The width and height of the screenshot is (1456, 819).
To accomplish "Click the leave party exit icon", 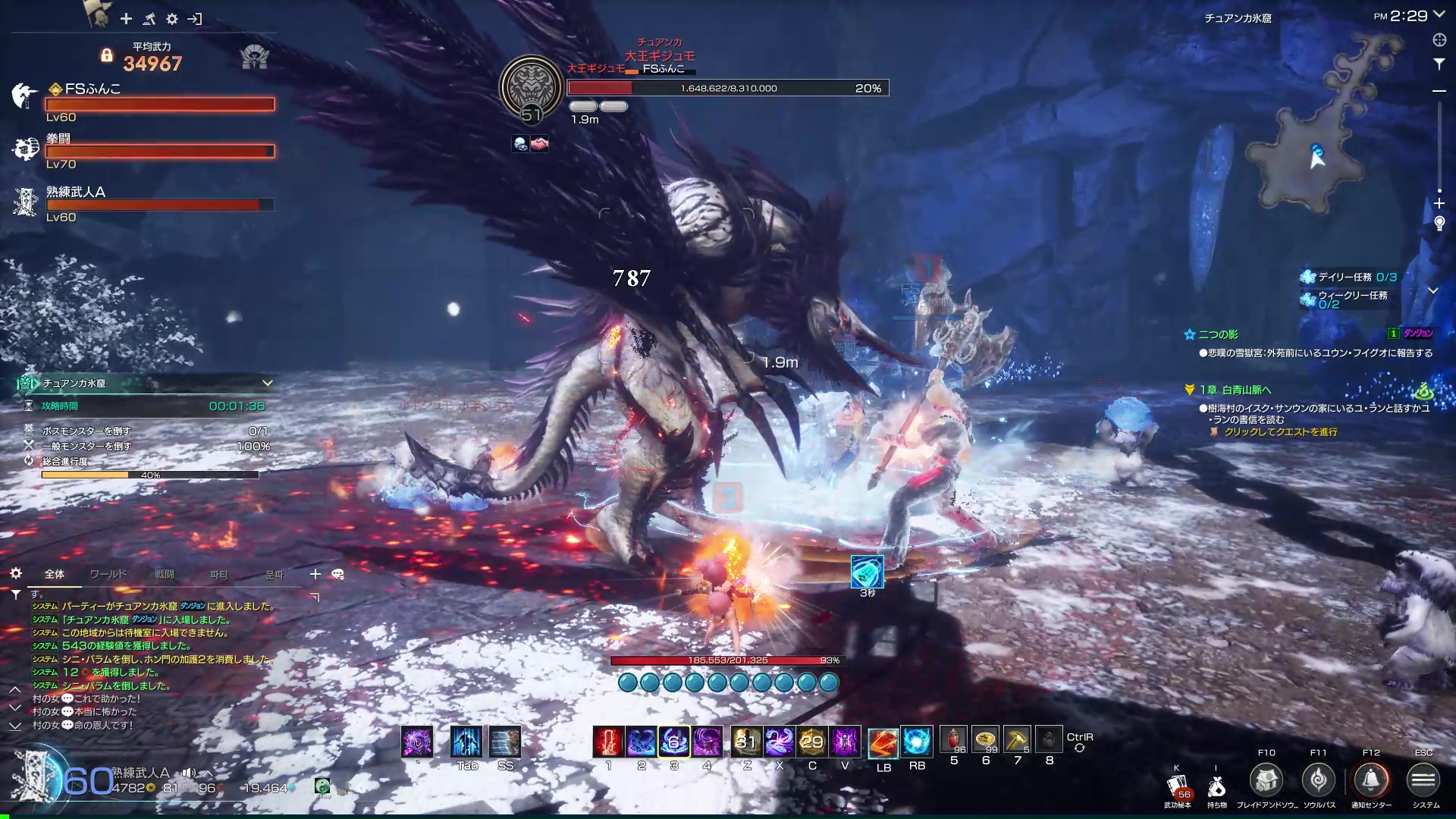I will click(x=195, y=19).
